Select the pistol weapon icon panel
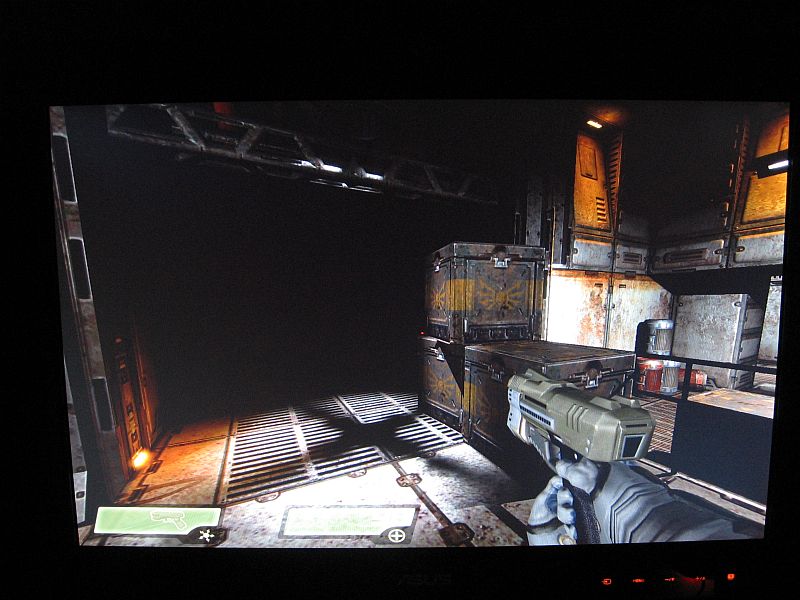This screenshot has height=600, width=800. coord(157,519)
